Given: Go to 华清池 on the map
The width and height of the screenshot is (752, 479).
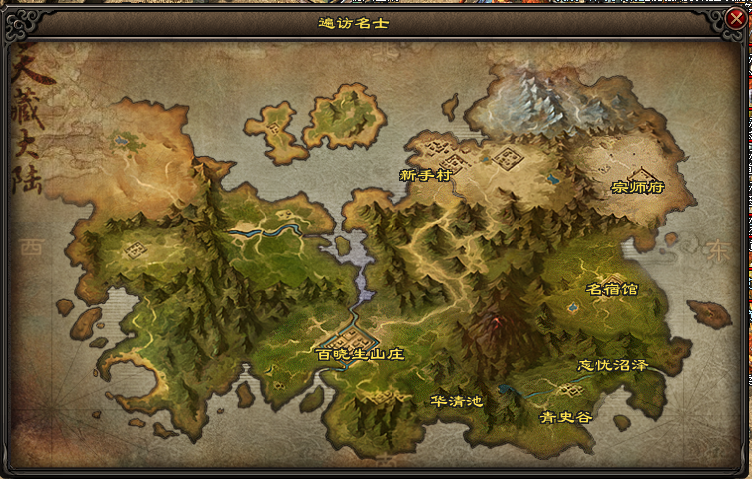Looking at the screenshot, I should click(x=457, y=401).
